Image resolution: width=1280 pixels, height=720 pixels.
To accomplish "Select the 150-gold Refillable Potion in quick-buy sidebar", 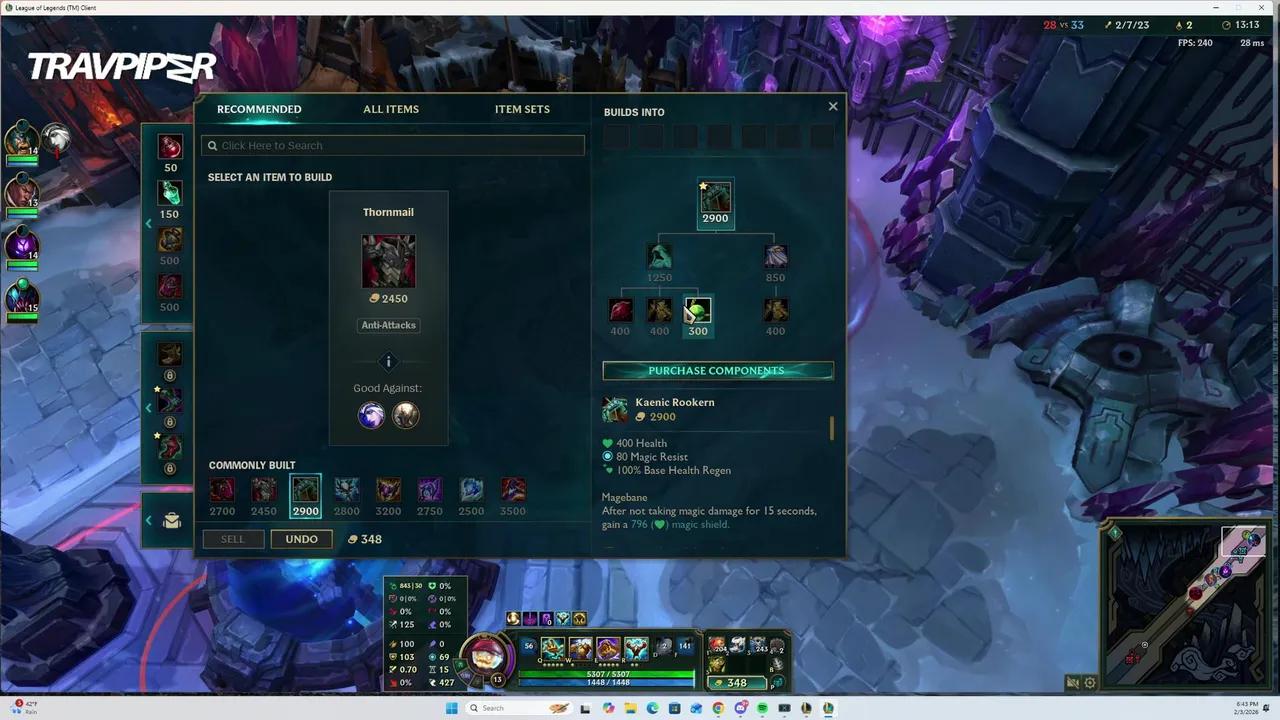I will (x=170, y=192).
